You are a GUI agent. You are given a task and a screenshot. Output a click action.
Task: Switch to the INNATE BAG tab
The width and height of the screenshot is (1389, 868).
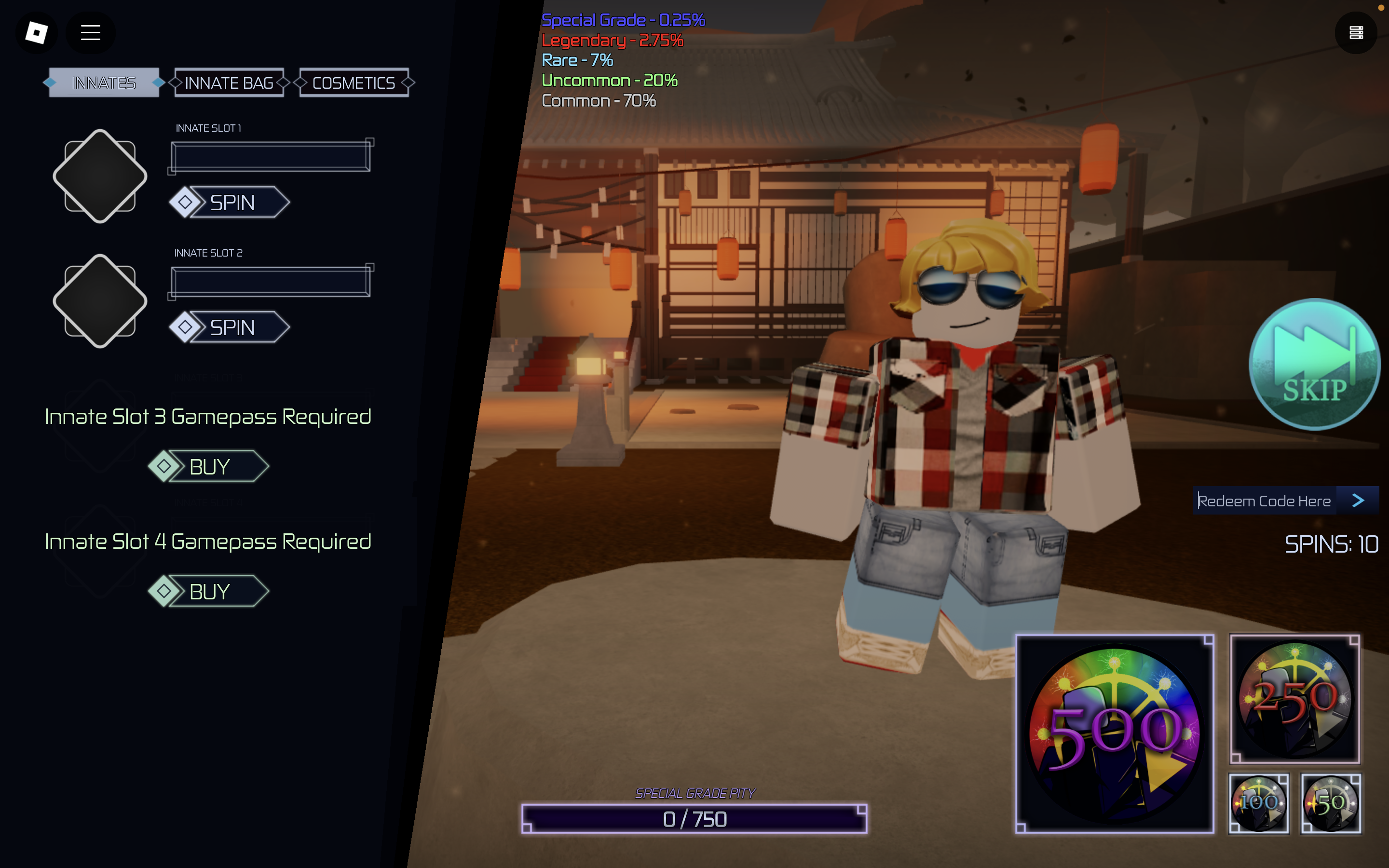229,82
